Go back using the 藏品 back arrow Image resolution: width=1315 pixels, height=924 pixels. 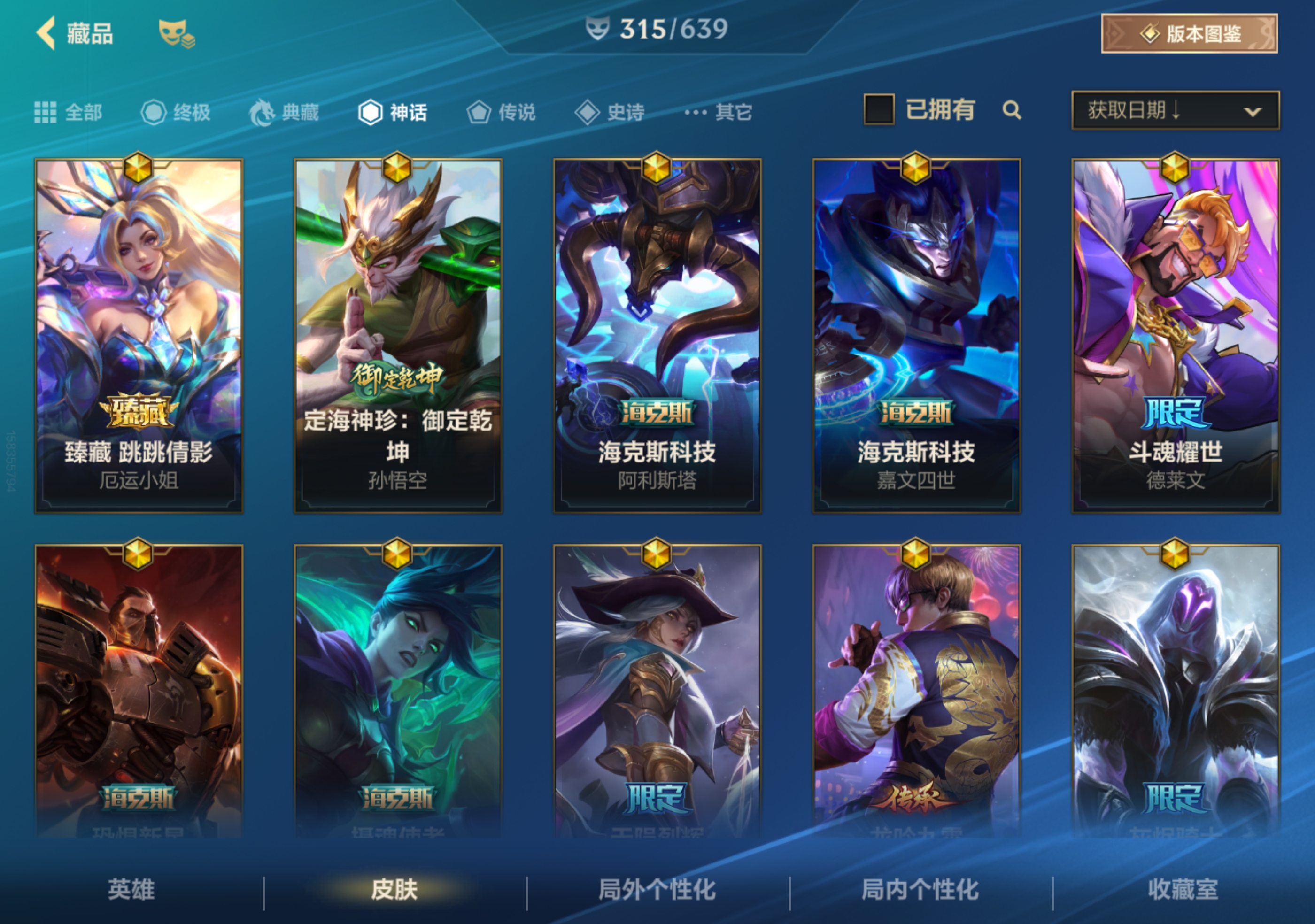pos(47,33)
